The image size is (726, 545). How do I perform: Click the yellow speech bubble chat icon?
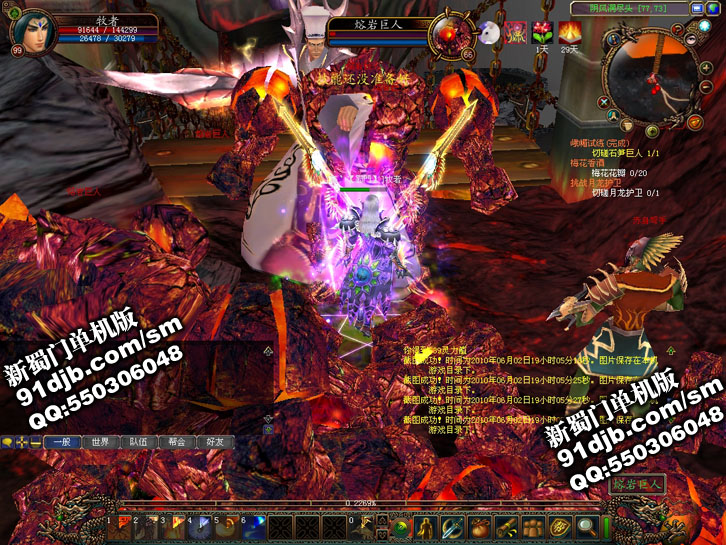tap(7, 441)
